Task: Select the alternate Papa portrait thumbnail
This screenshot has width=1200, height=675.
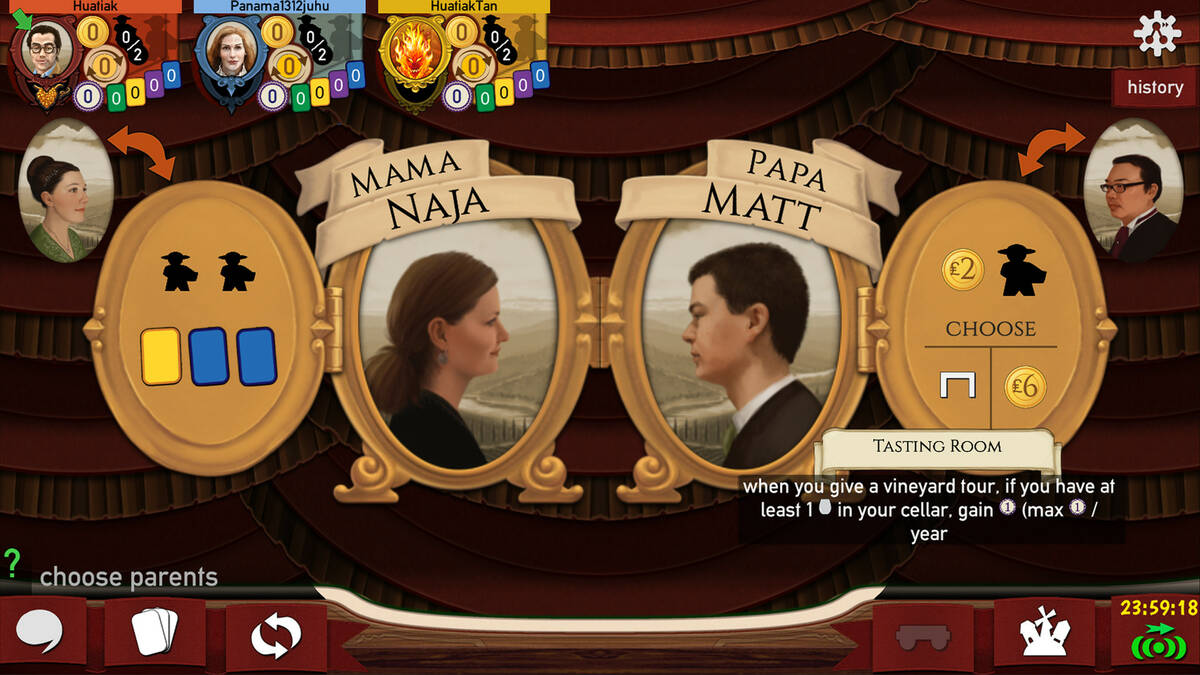Action: pos(1133,191)
